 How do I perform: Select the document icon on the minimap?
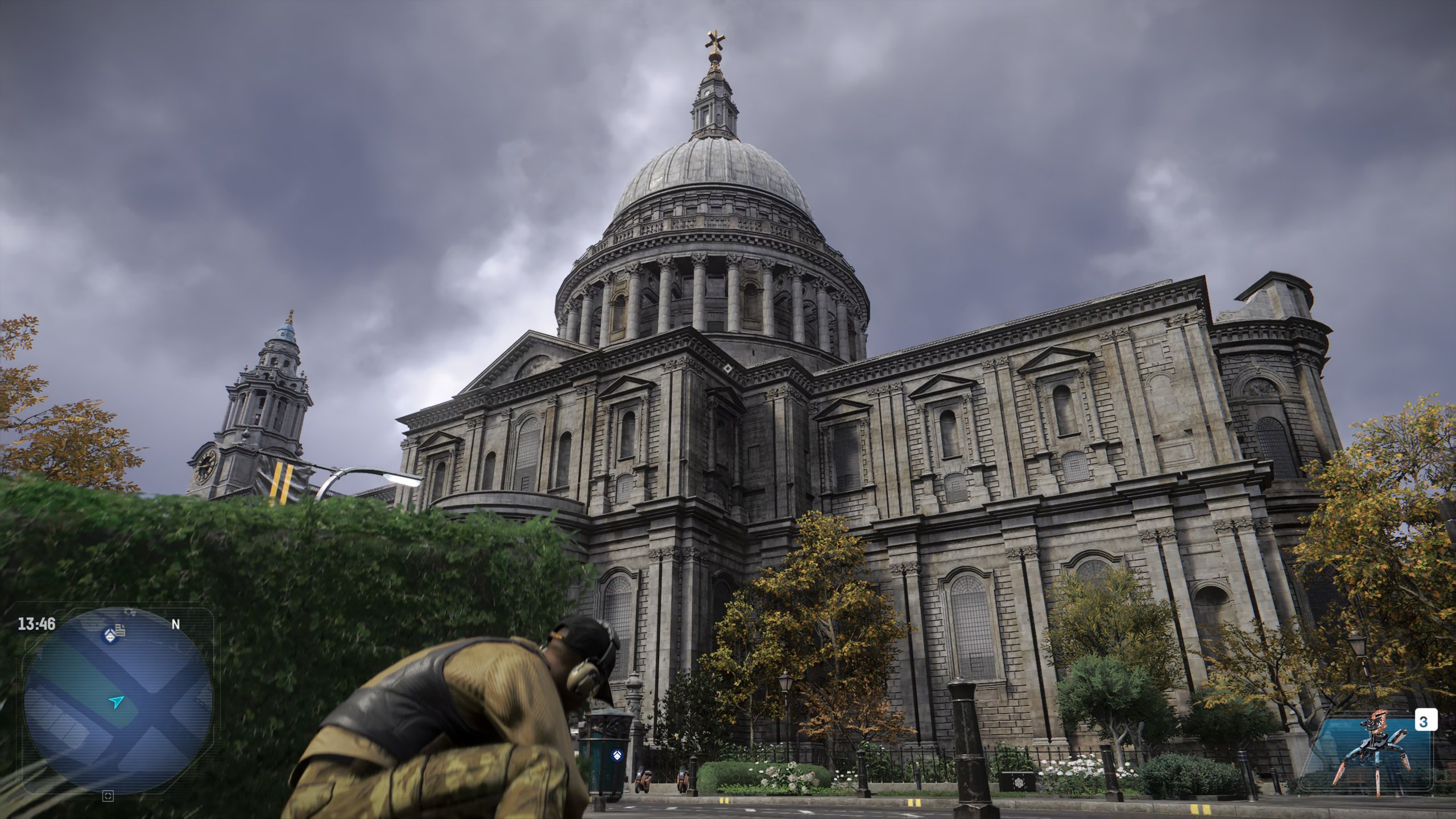[120, 630]
